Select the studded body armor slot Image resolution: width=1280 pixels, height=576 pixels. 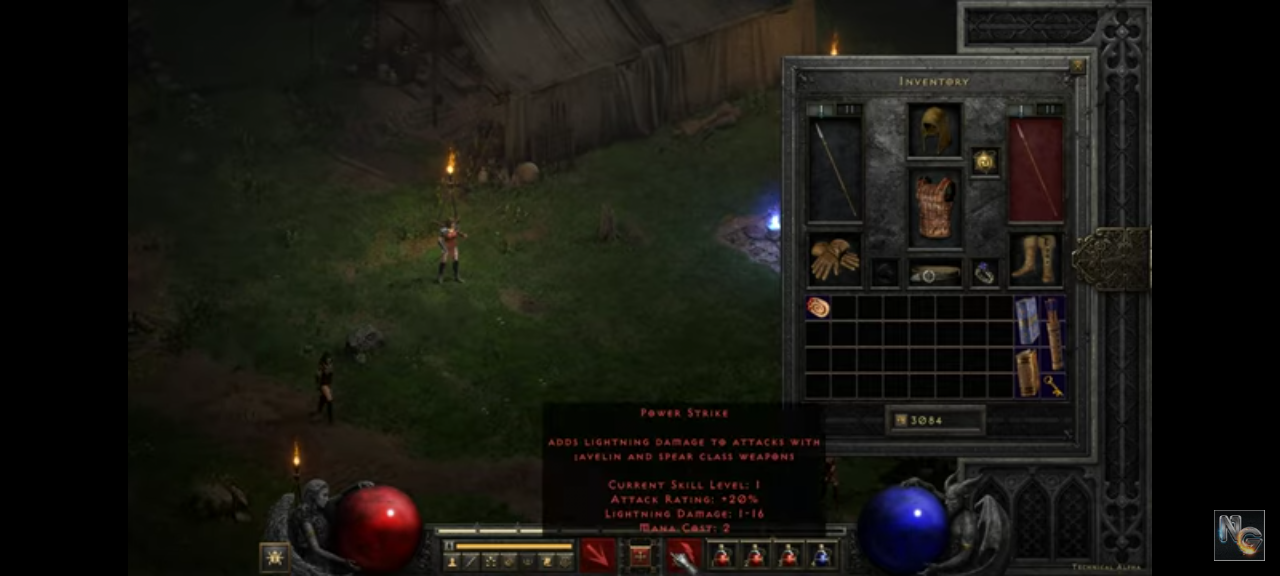935,208
